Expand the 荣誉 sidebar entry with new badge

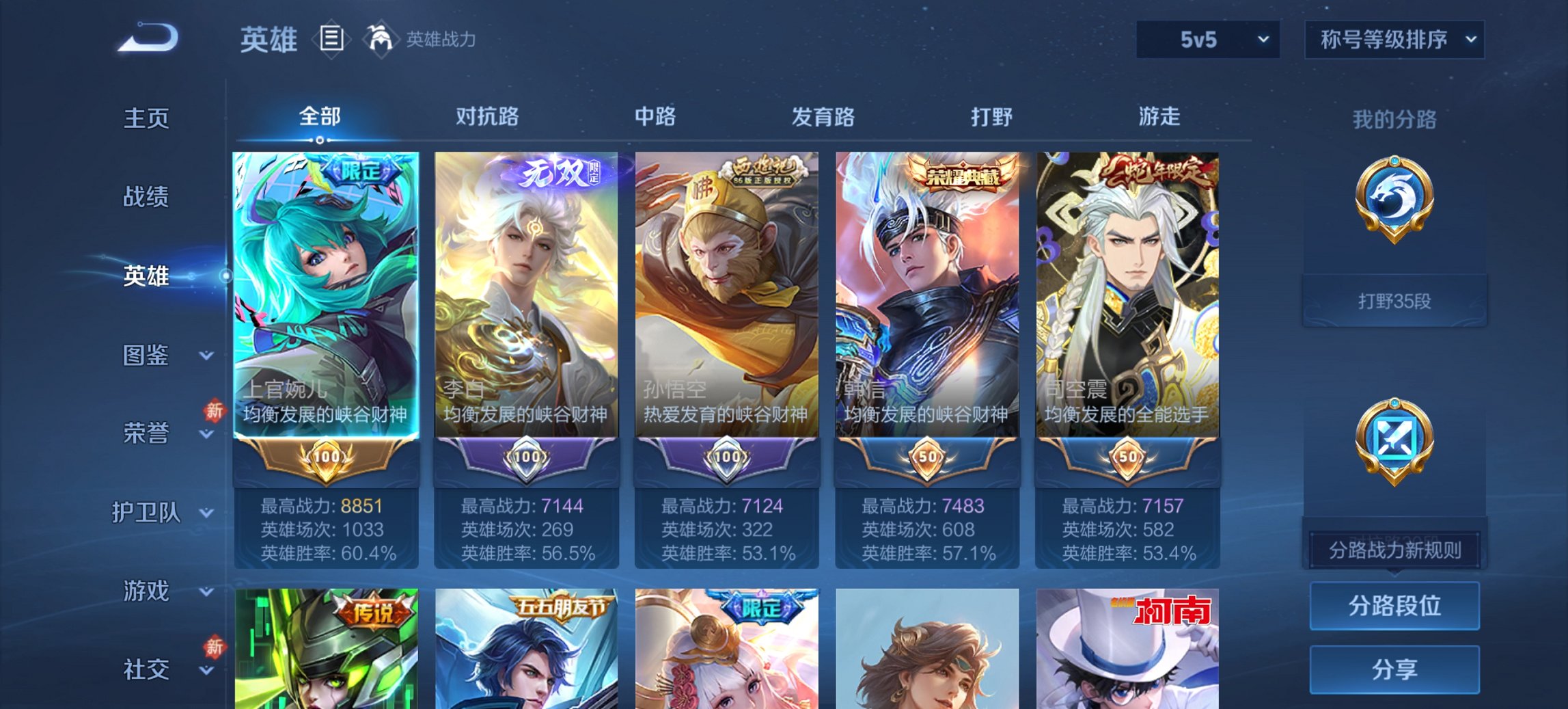click(146, 433)
